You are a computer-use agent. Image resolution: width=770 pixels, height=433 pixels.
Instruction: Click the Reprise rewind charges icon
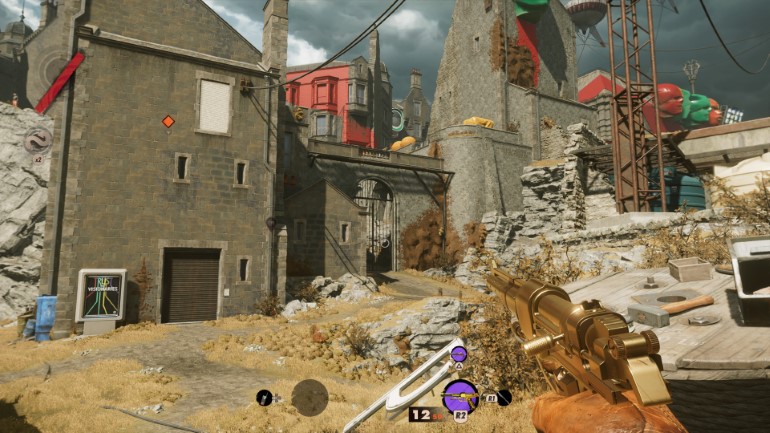(x=37, y=140)
